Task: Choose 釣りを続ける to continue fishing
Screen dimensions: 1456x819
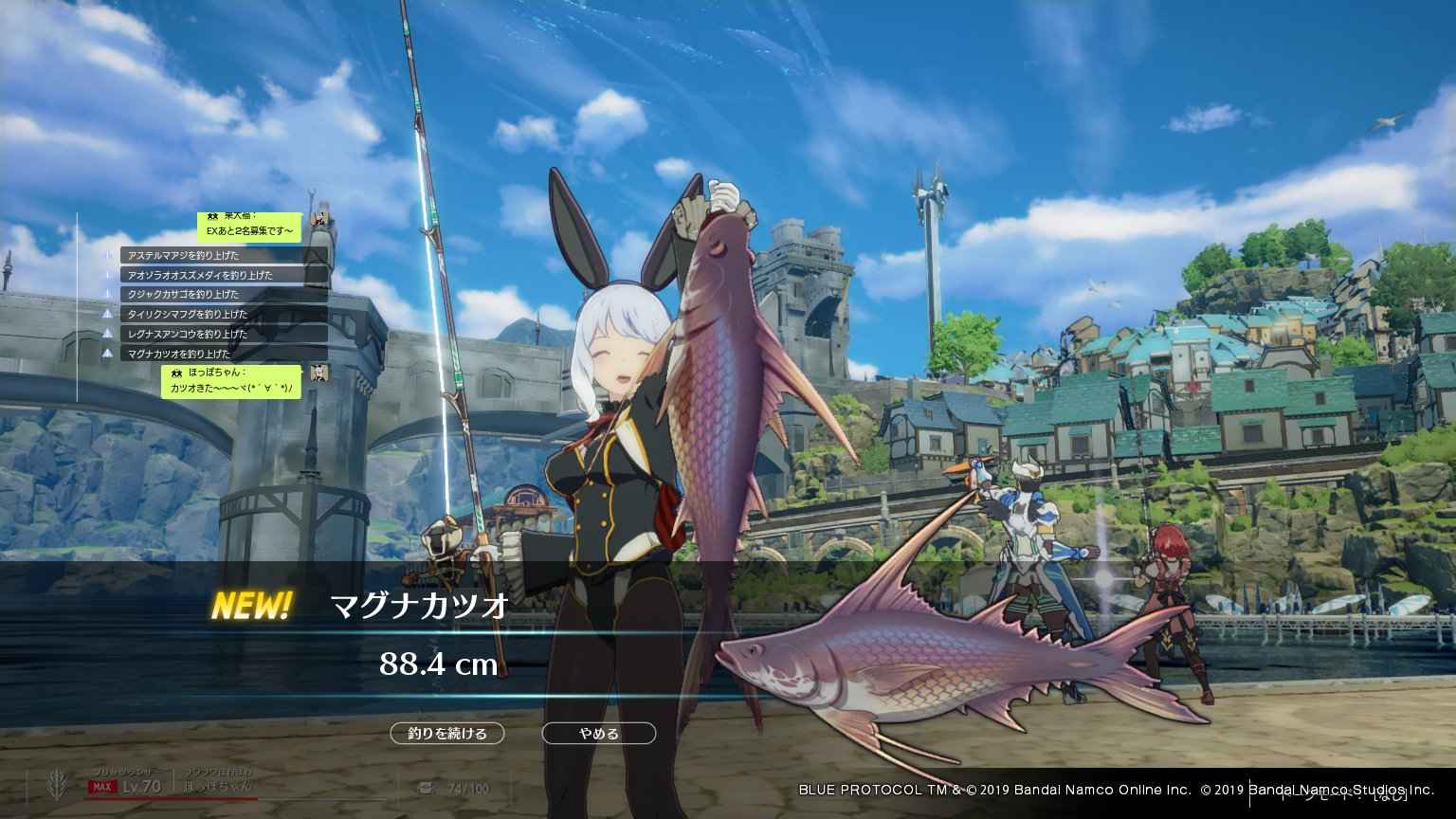Action: coord(446,734)
